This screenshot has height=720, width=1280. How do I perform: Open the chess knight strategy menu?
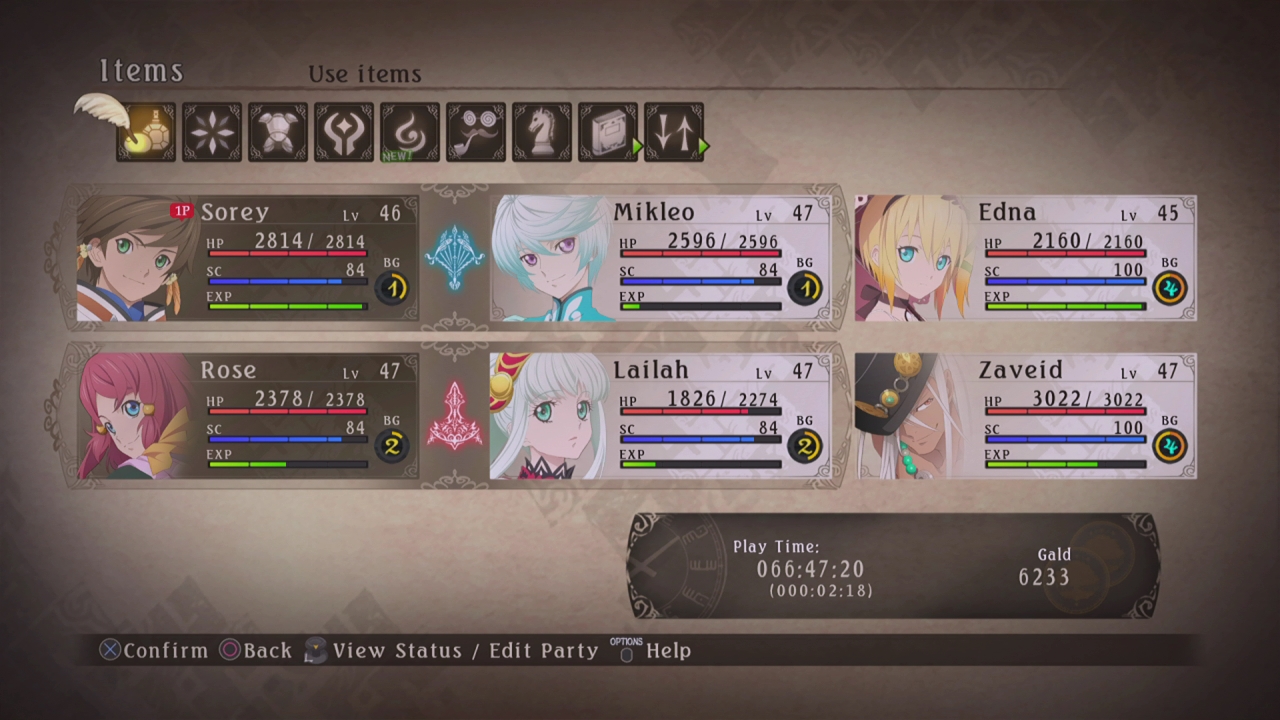tap(542, 132)
